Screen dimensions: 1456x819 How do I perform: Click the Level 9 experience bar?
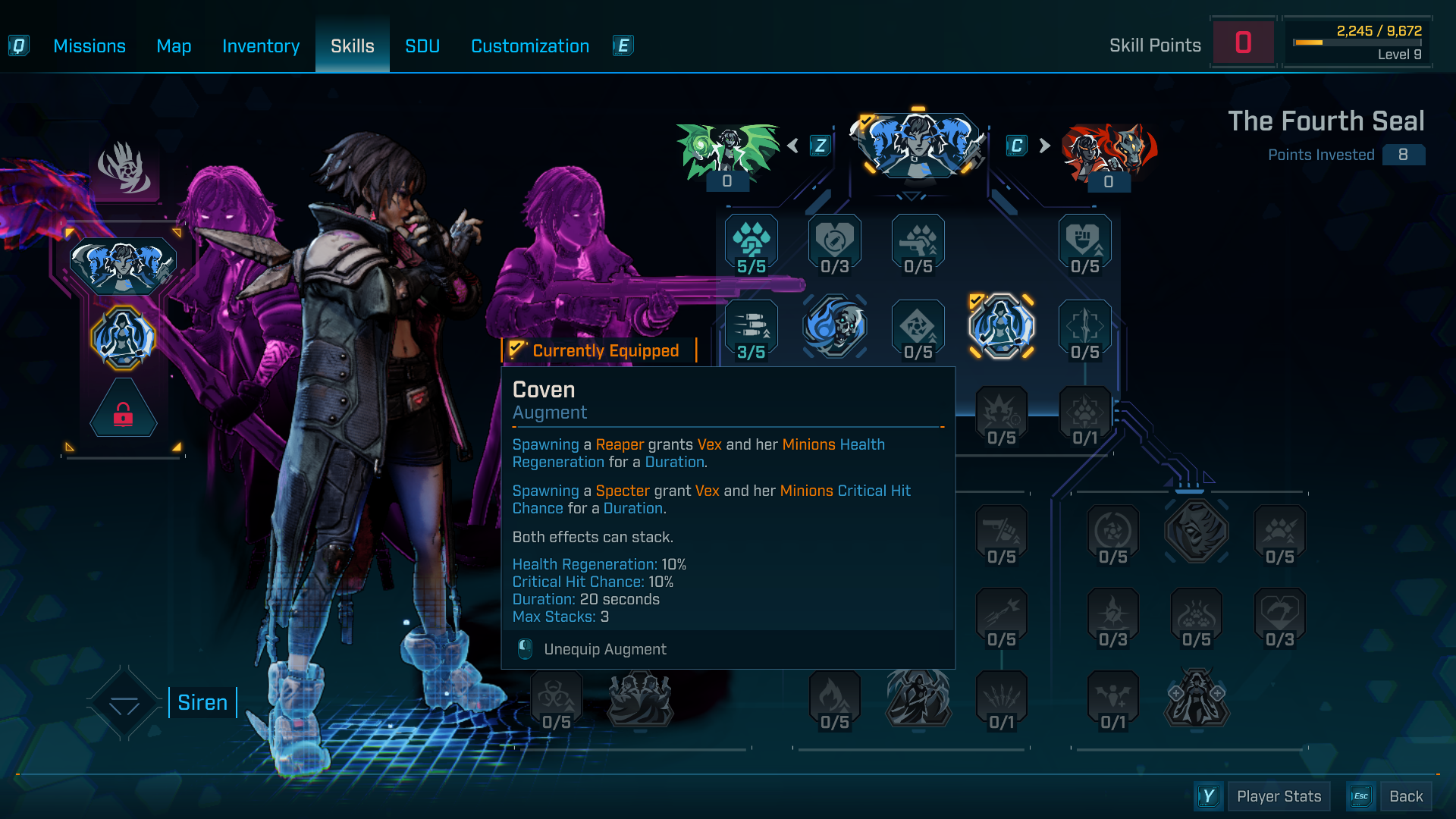click(x=1357, y=43)
